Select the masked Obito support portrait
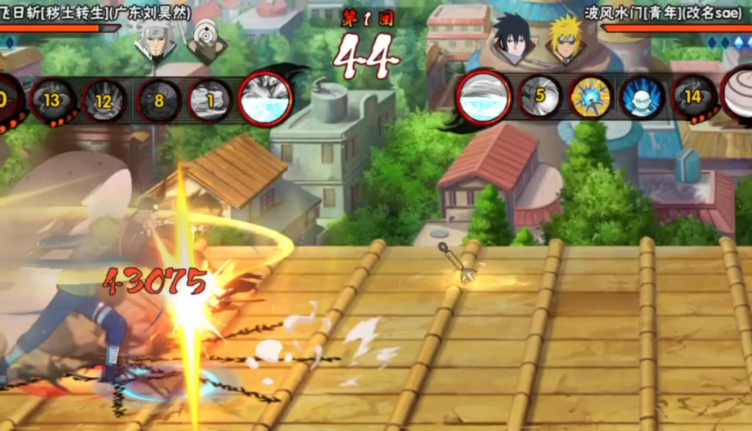 pos(207,42)
